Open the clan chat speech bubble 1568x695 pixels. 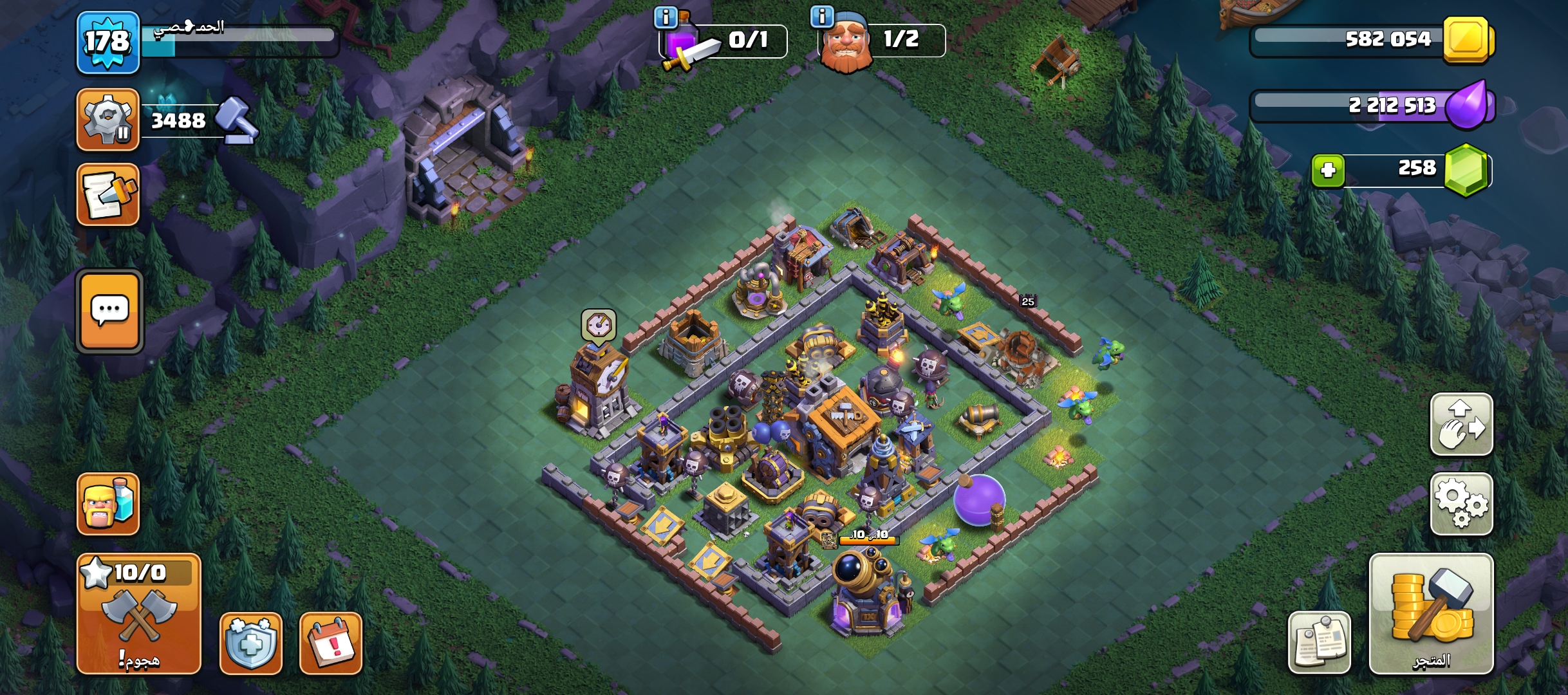[x=109, y=311]
